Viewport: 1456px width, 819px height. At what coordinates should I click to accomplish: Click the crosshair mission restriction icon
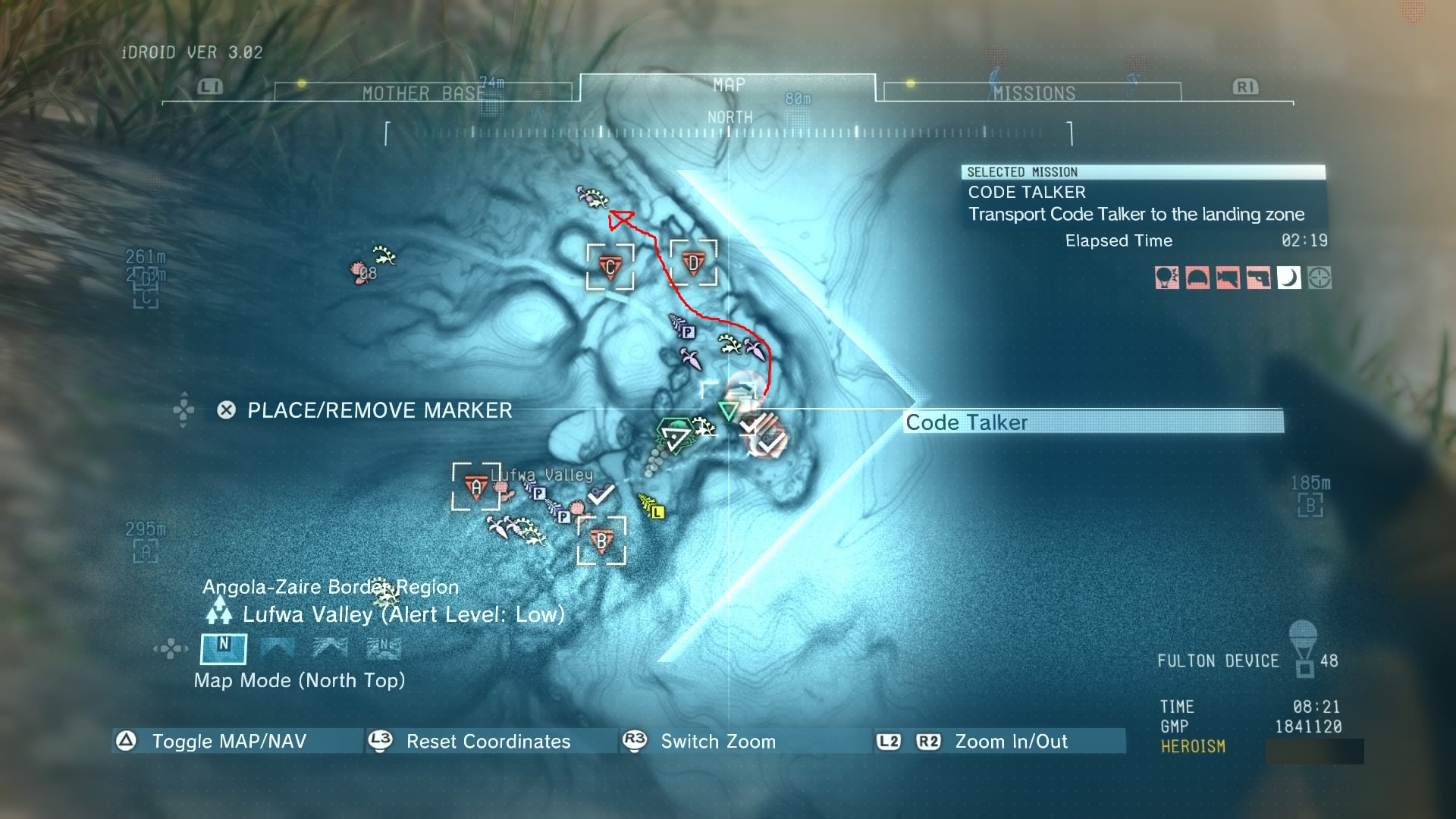coord(1319,278)
